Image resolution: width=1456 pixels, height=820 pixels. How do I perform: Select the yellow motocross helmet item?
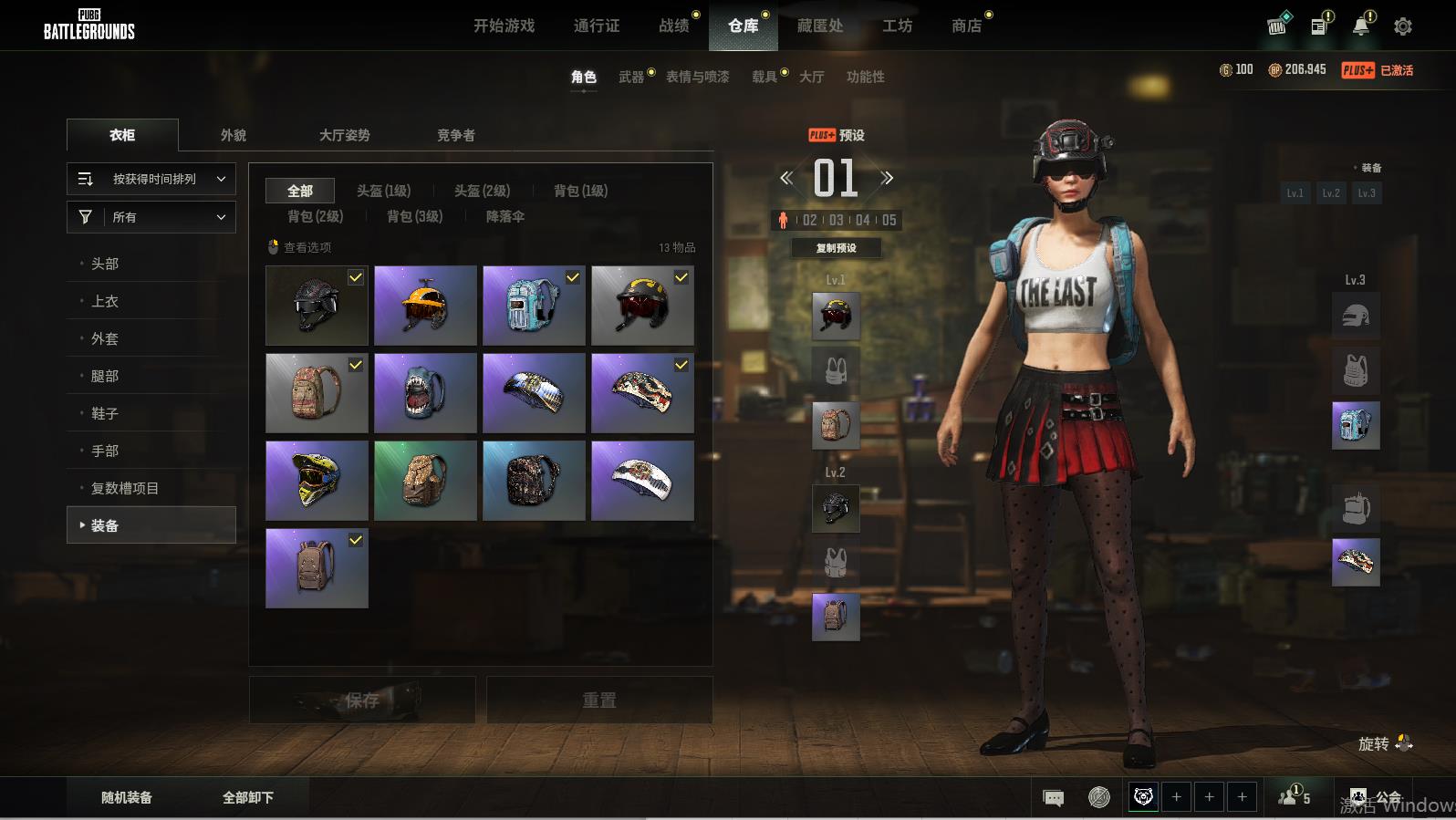point(317,481)
